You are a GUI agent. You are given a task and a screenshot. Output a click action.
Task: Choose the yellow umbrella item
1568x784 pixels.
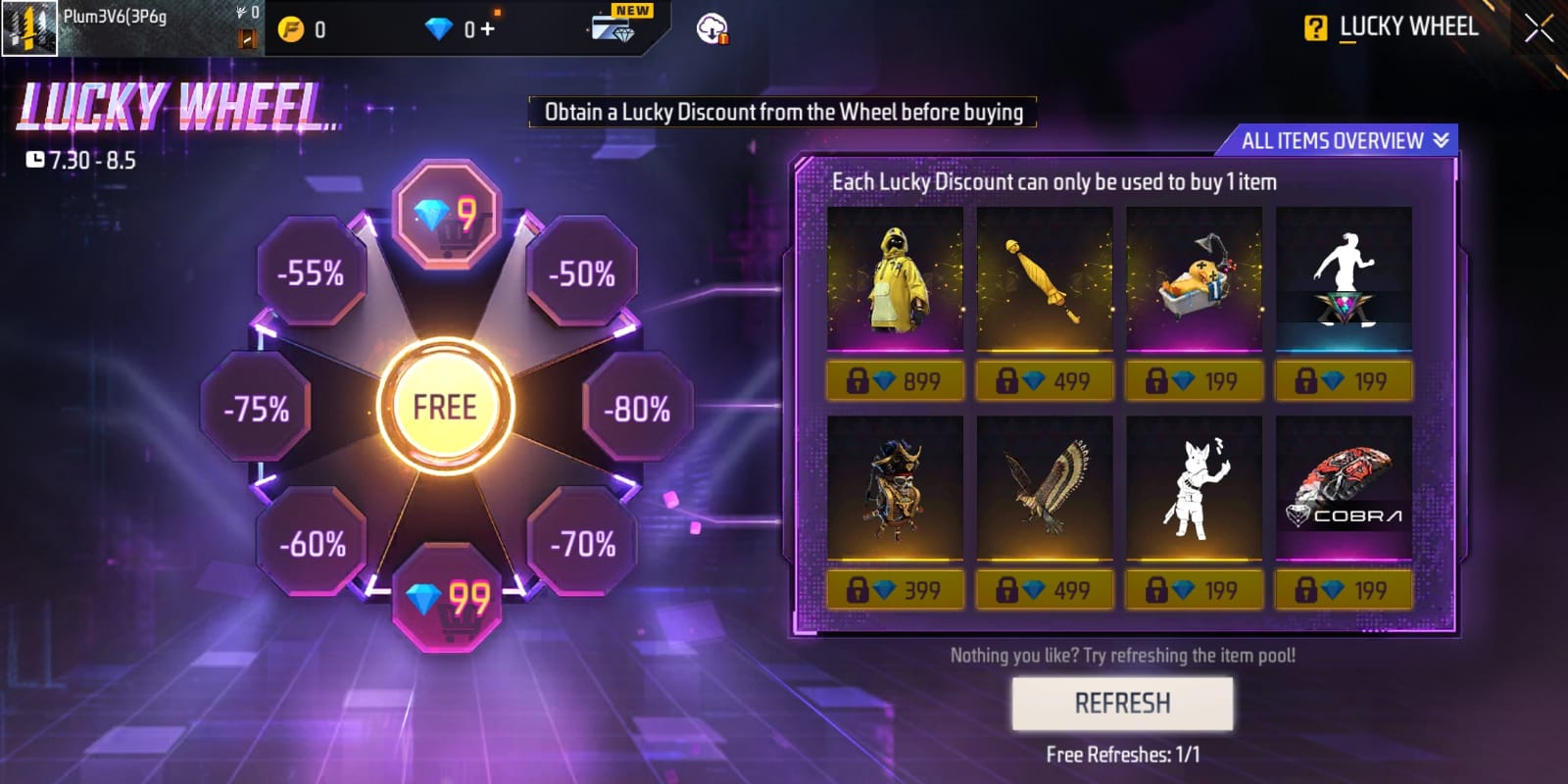[1044, 279]
